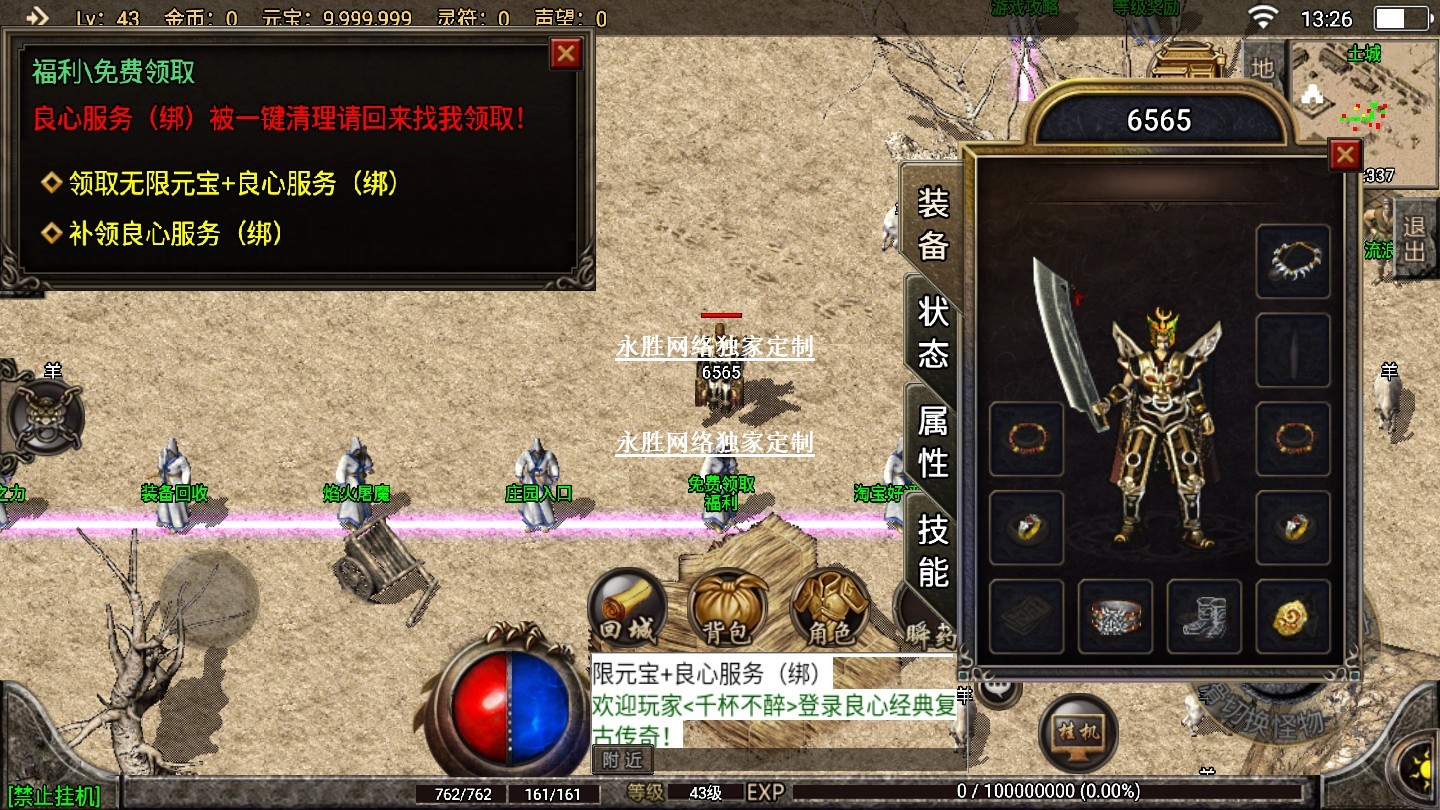
Task: Switch to the 装备 tab
Action: (932, 224)
